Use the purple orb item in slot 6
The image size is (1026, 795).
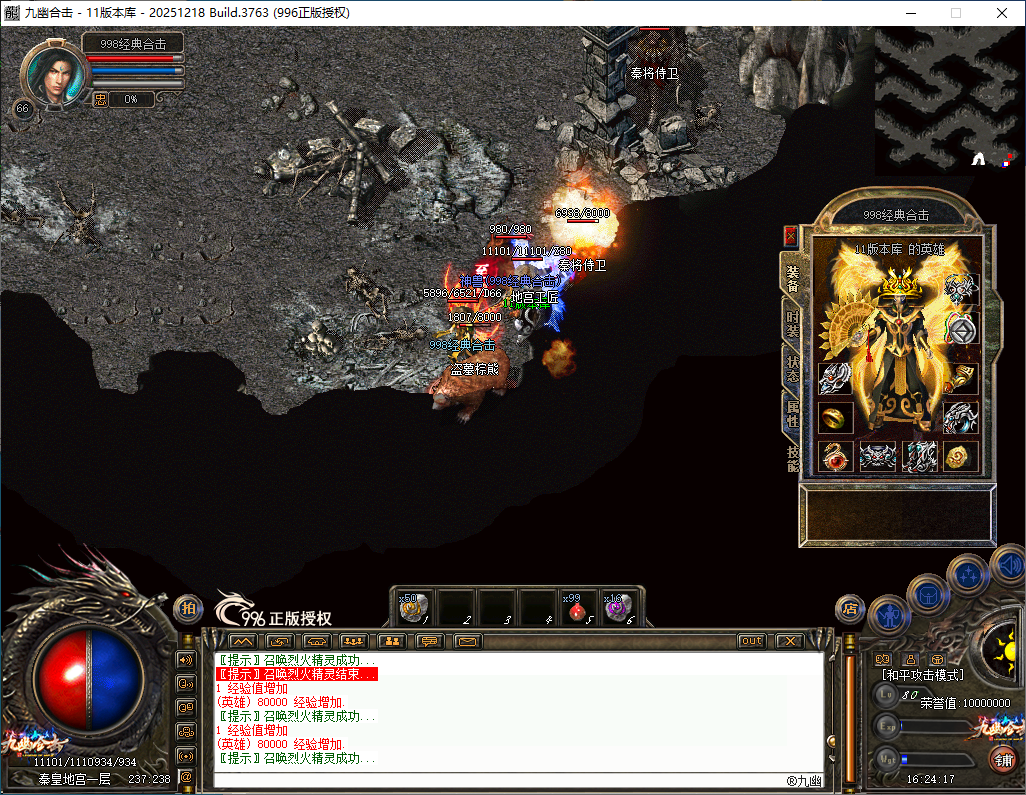pos(615,607)
